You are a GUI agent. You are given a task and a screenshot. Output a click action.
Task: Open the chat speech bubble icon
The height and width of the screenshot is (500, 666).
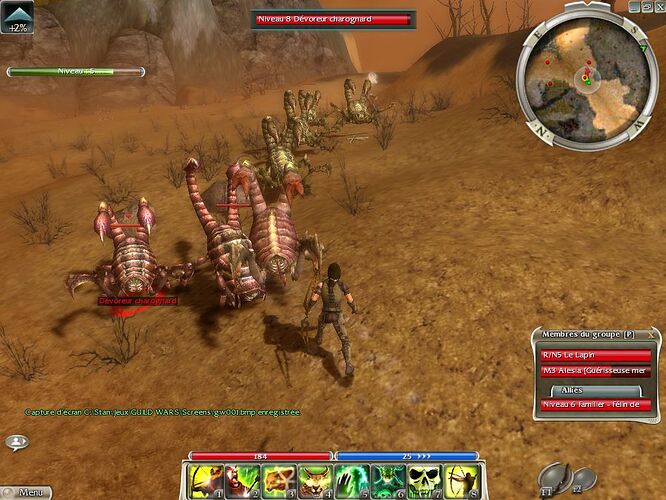17,441
